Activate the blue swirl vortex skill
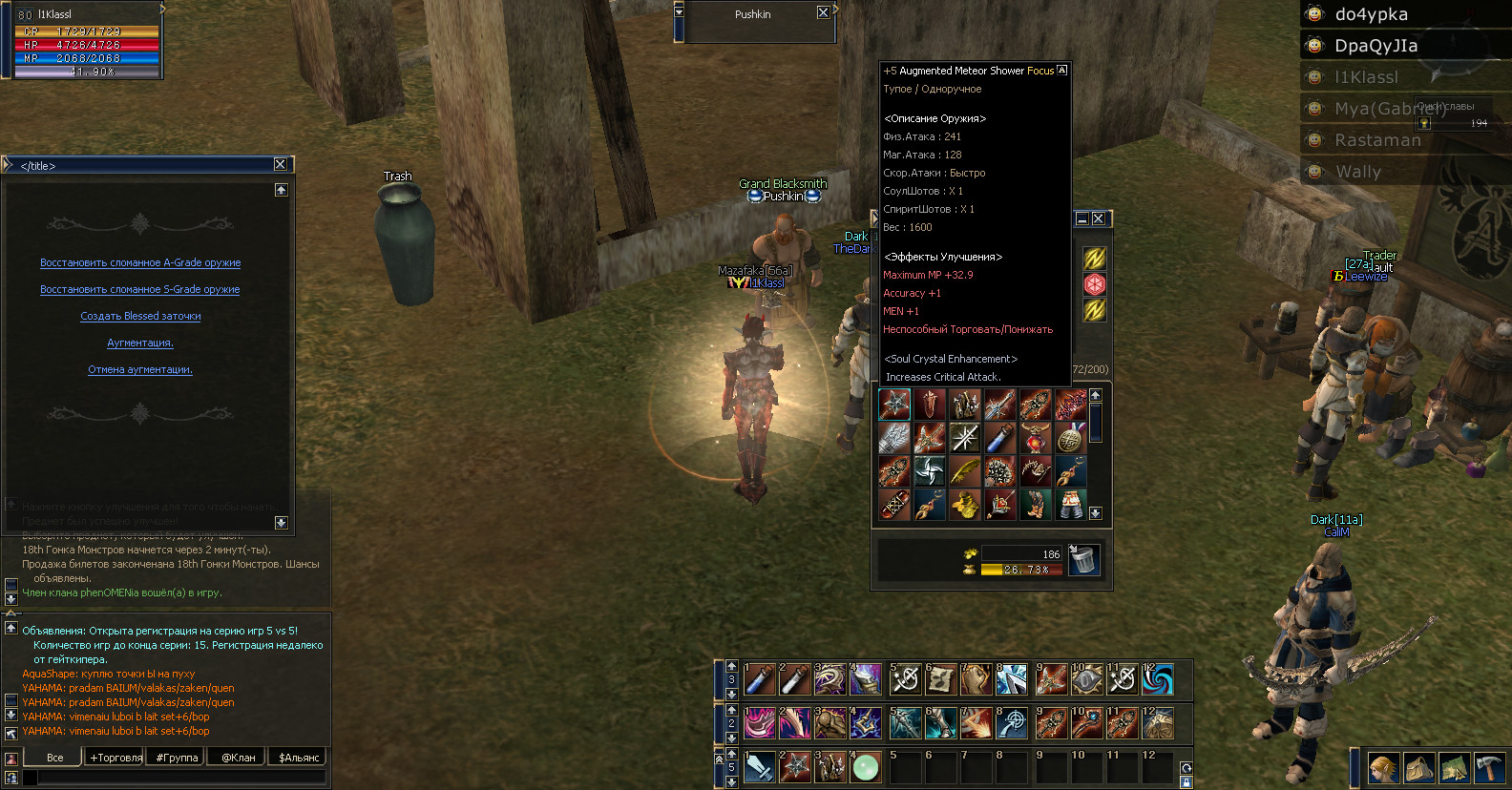 click(1158, 679)
